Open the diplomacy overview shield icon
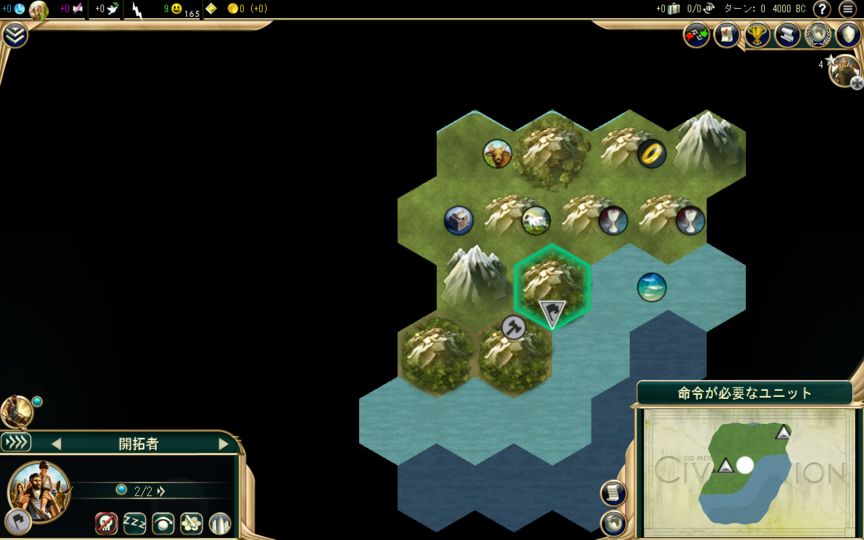This screenshot has width=864, height=540. point(848,35)
